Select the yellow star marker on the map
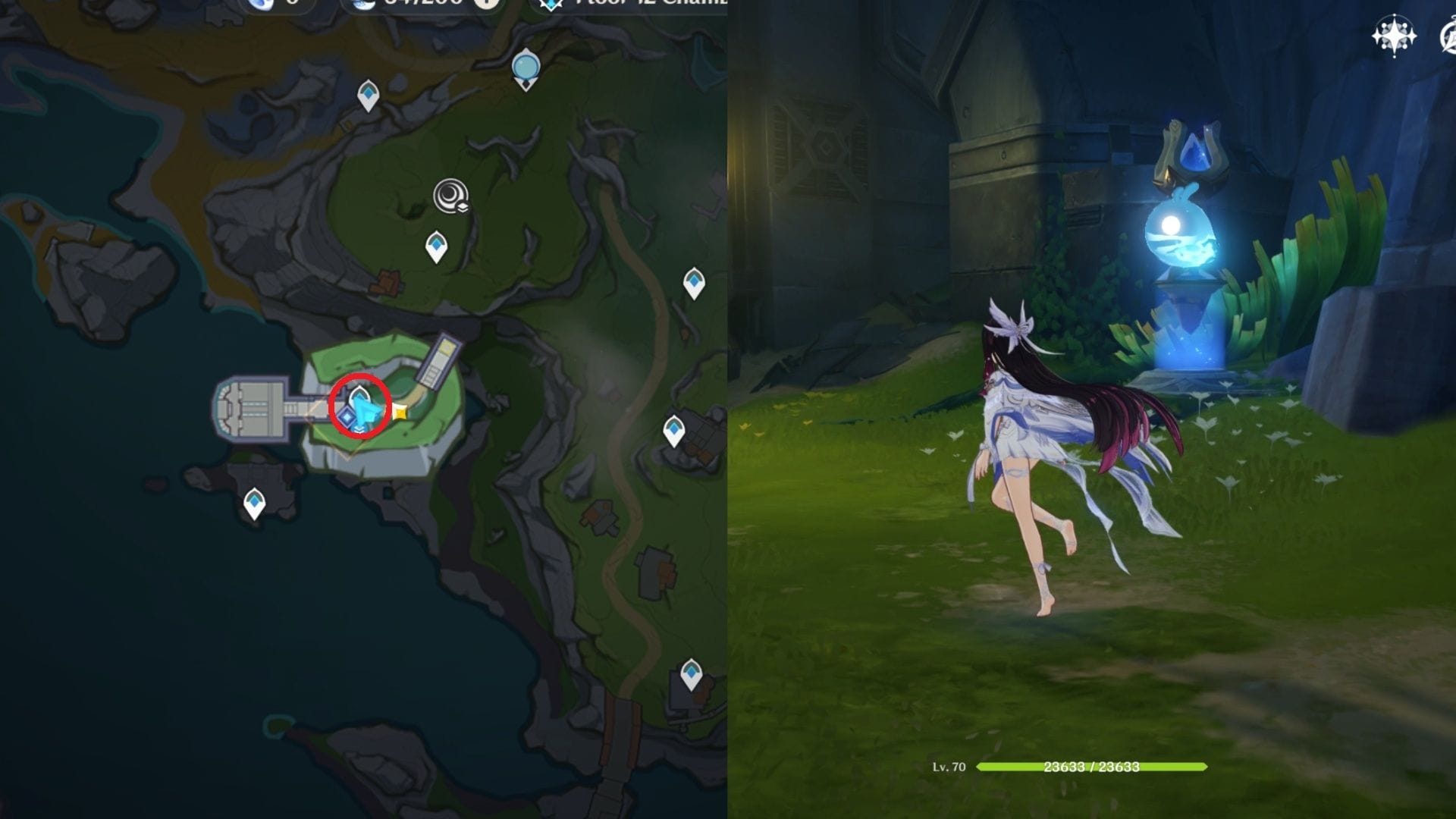This screenshot has height=819, width=1456. pos(399,413)
